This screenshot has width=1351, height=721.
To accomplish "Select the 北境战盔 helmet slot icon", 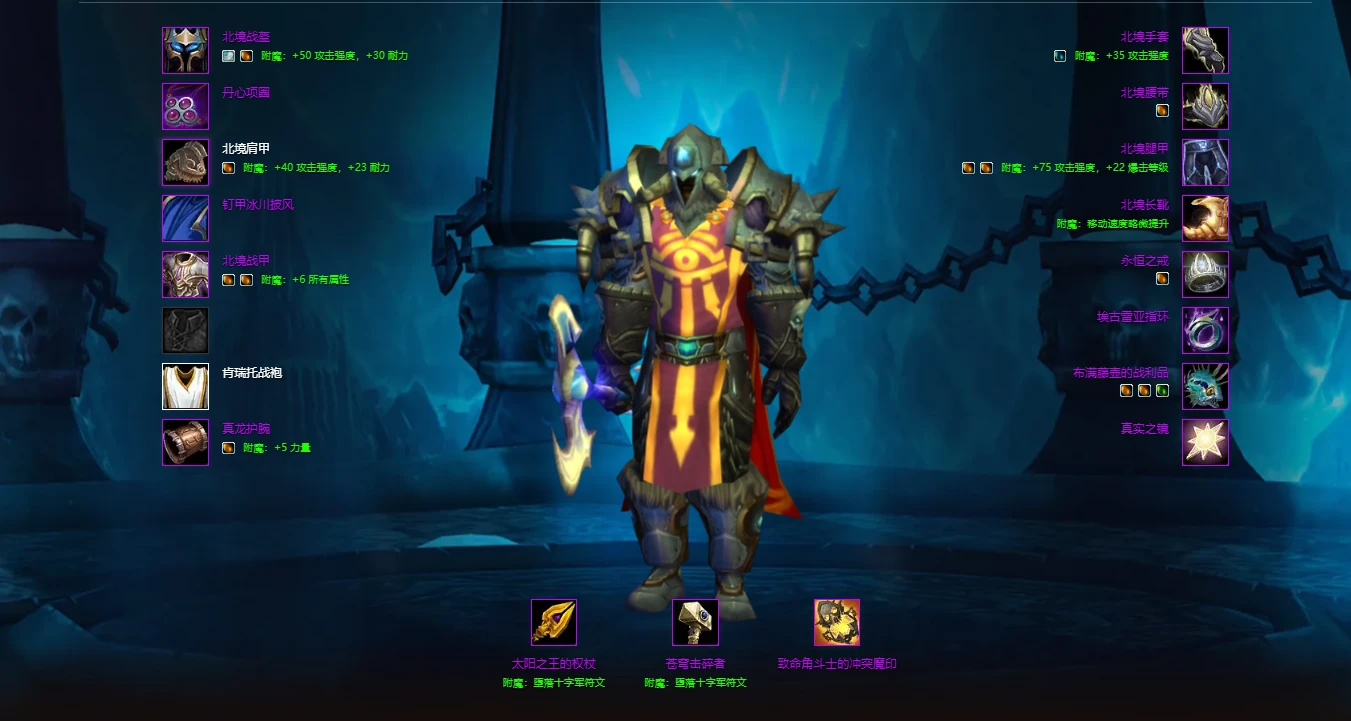I will pyautogui.click(x=185, y=50).
